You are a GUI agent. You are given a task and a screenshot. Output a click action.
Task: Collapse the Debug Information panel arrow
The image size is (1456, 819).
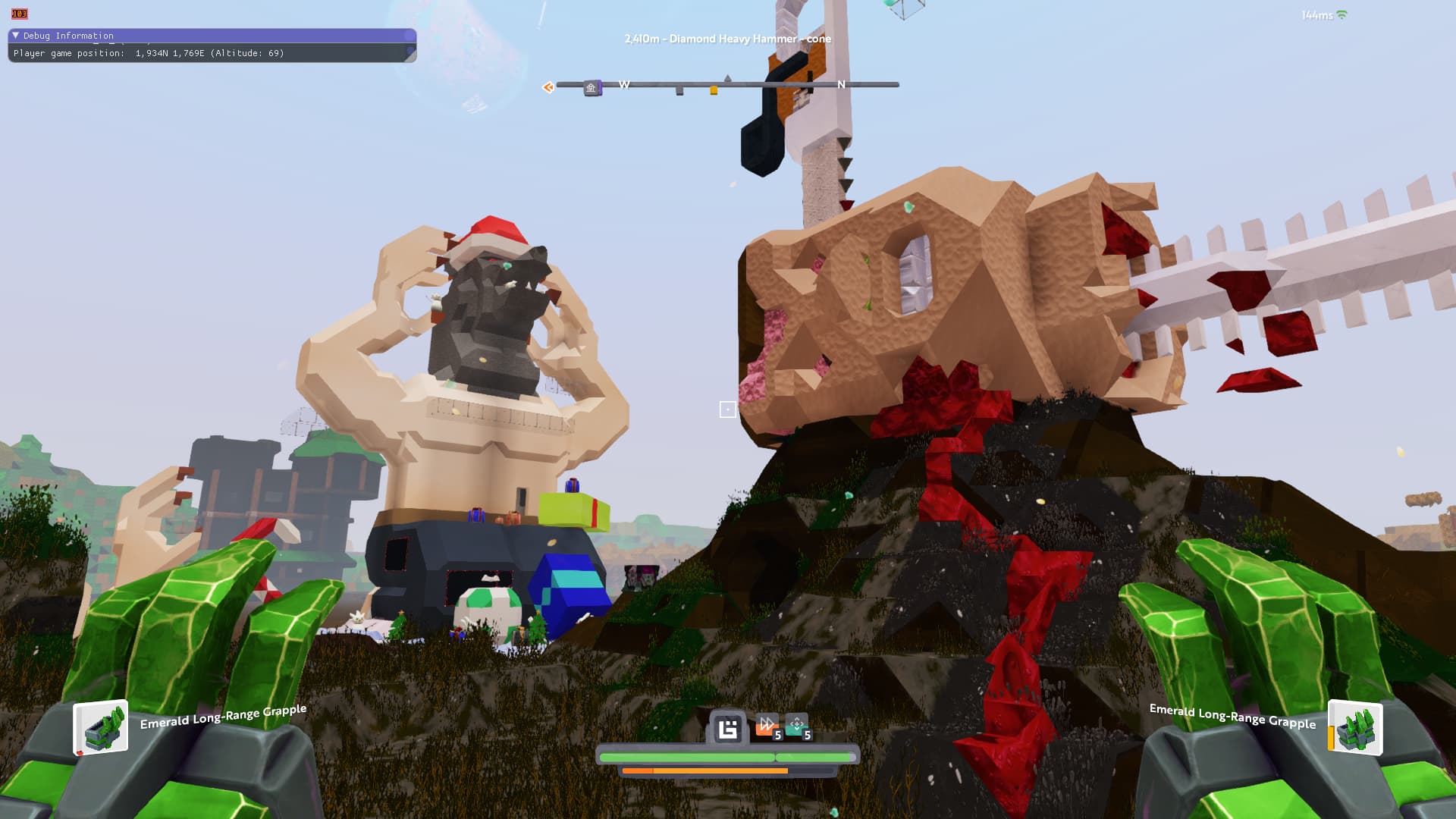click(15, 36)
